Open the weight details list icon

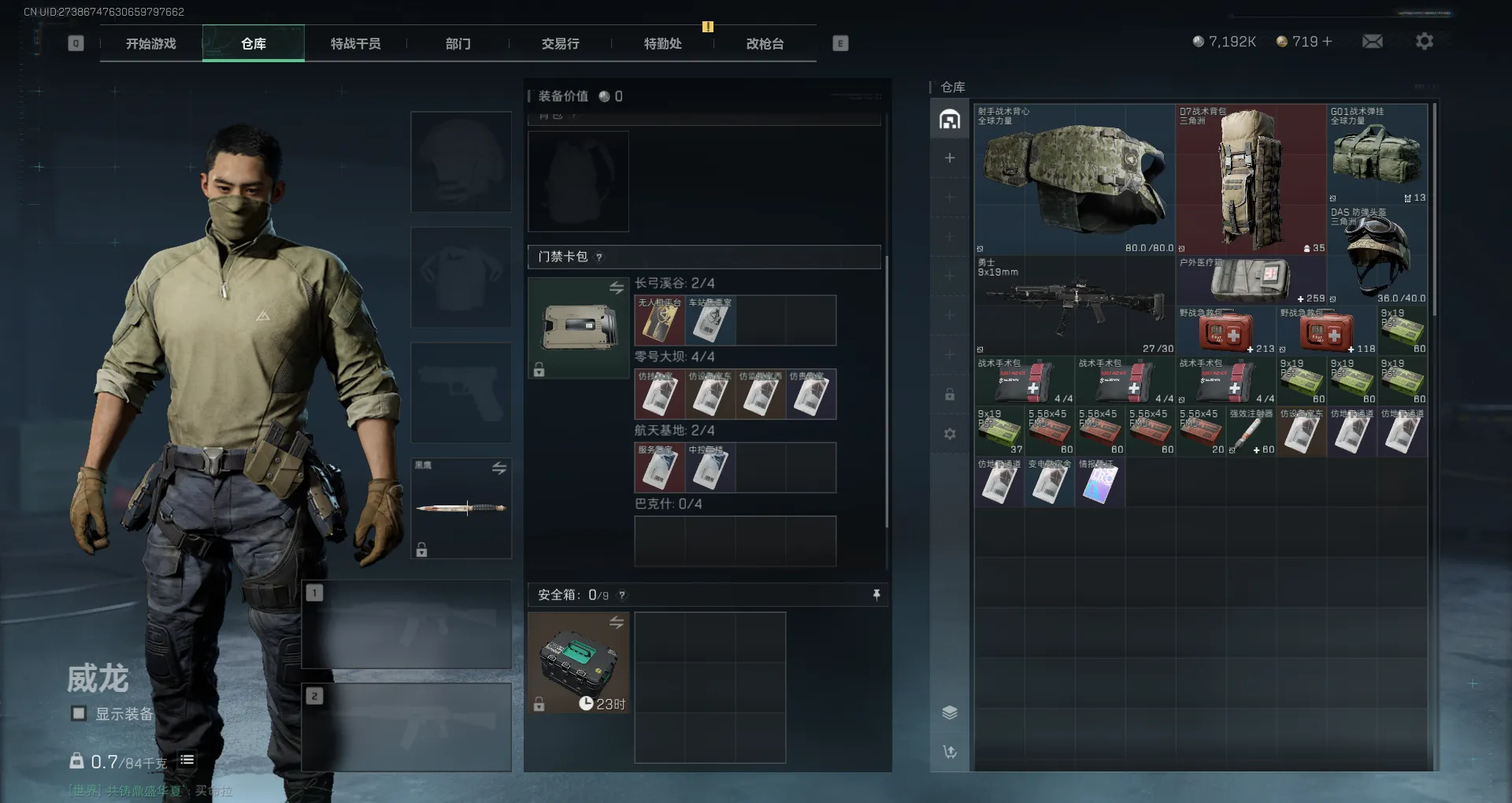coord(187,760)
